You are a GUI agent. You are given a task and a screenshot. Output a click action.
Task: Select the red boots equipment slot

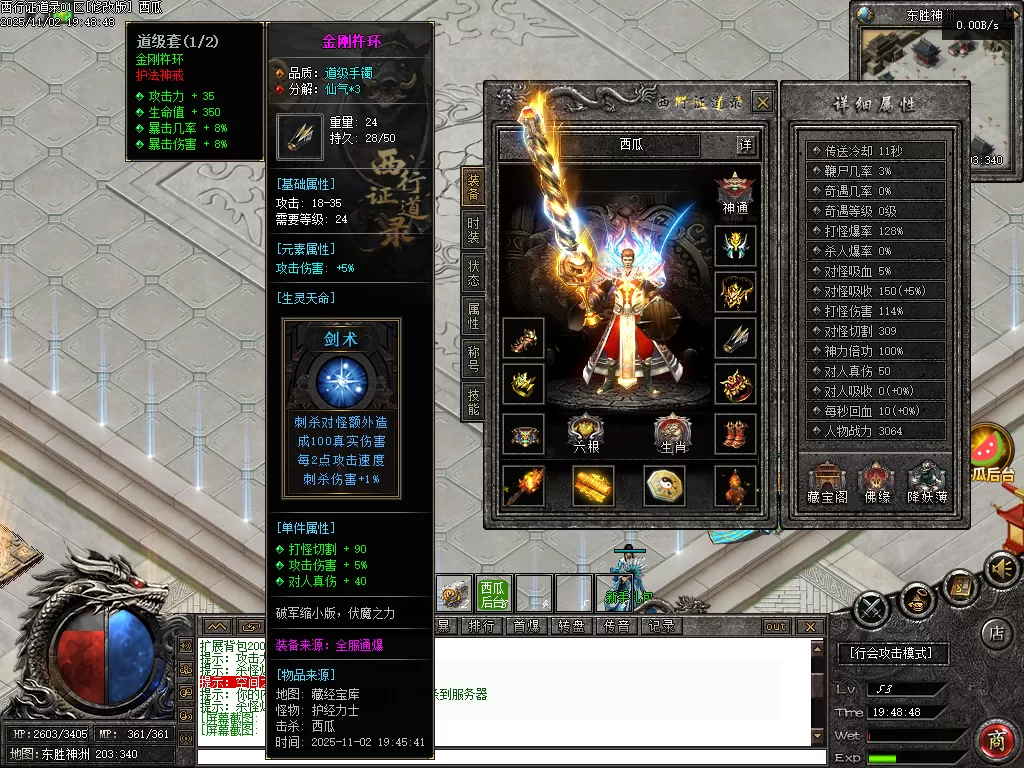point(735,434)
